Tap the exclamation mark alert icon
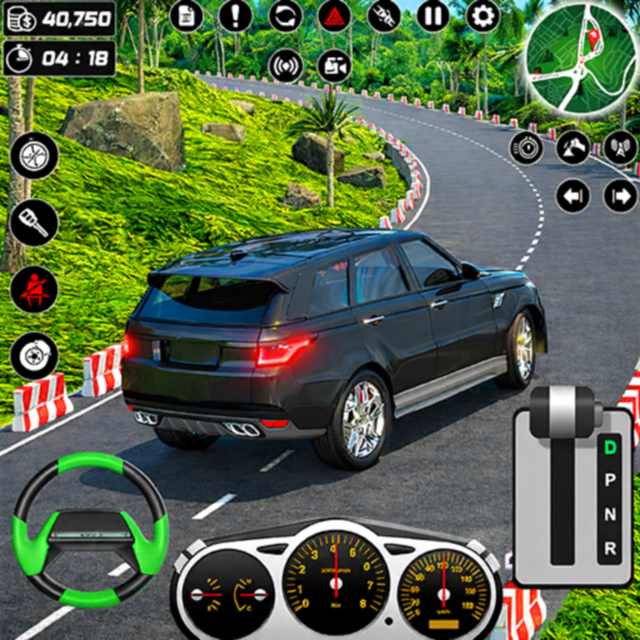The image size is (640, 640). click(235, 15)
